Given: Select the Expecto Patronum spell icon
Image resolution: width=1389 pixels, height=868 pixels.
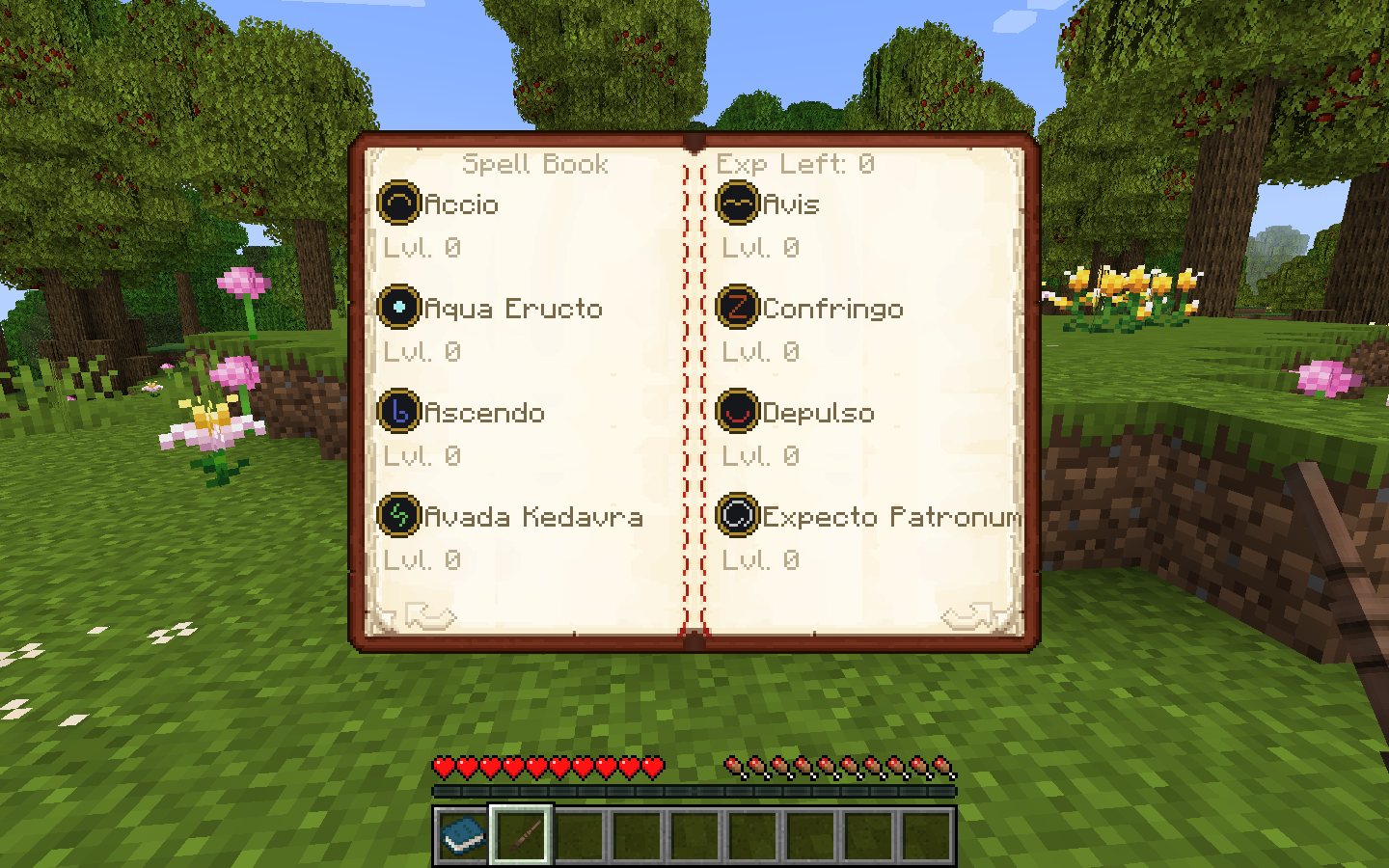Looking at the screenshot, I should coord(738,517).
